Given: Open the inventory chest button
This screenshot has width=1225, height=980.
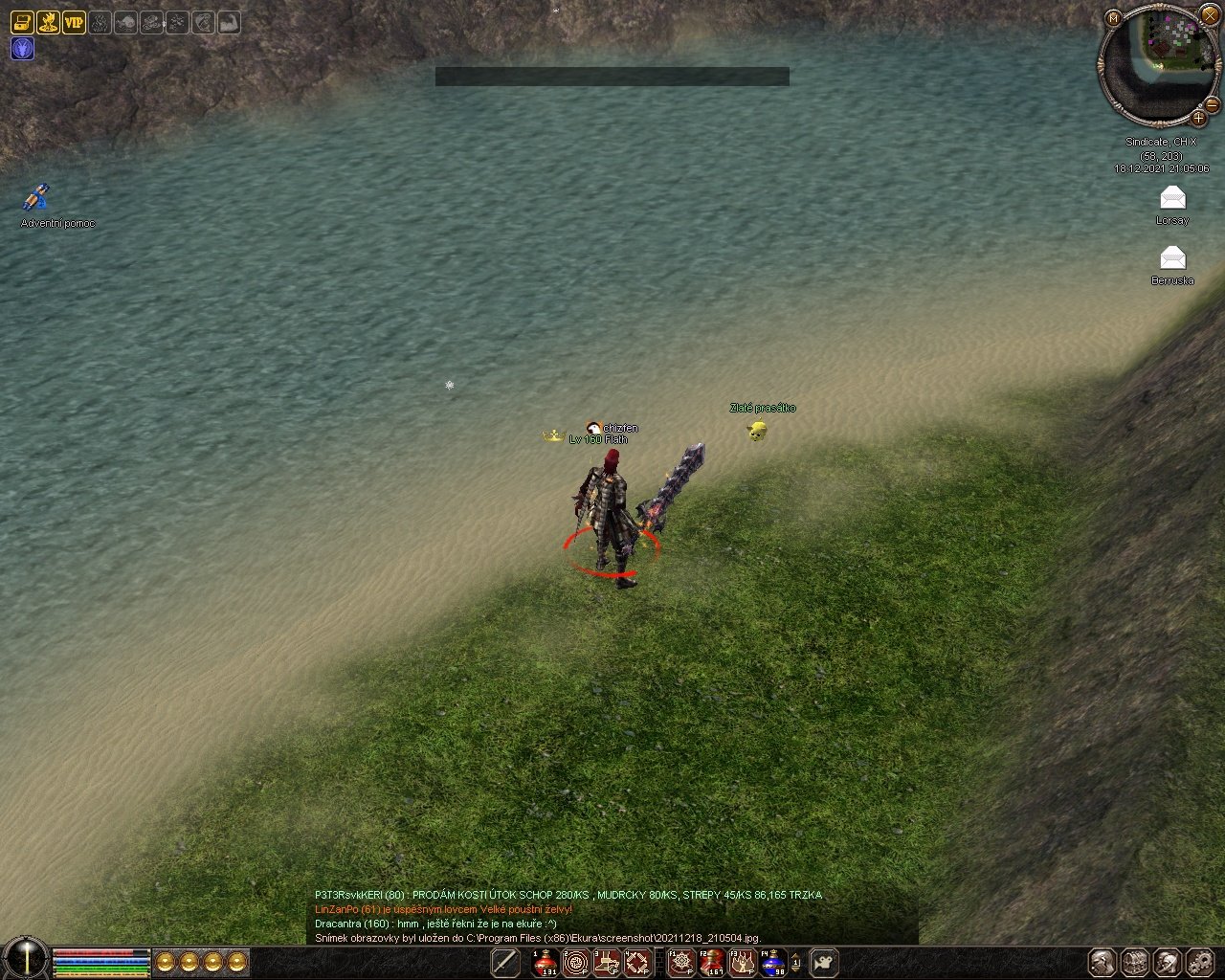Looking at the screenshot, I should [1135, 963].
